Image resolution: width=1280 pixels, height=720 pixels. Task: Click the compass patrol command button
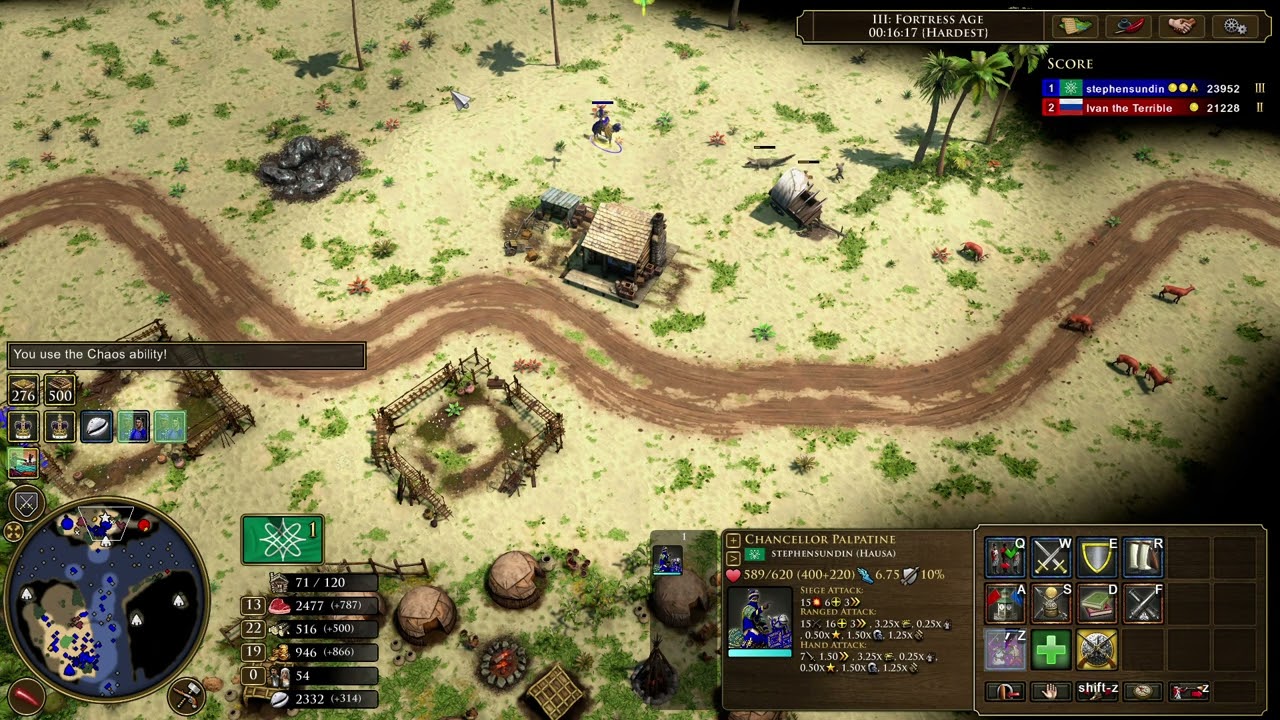point(1143,691)
